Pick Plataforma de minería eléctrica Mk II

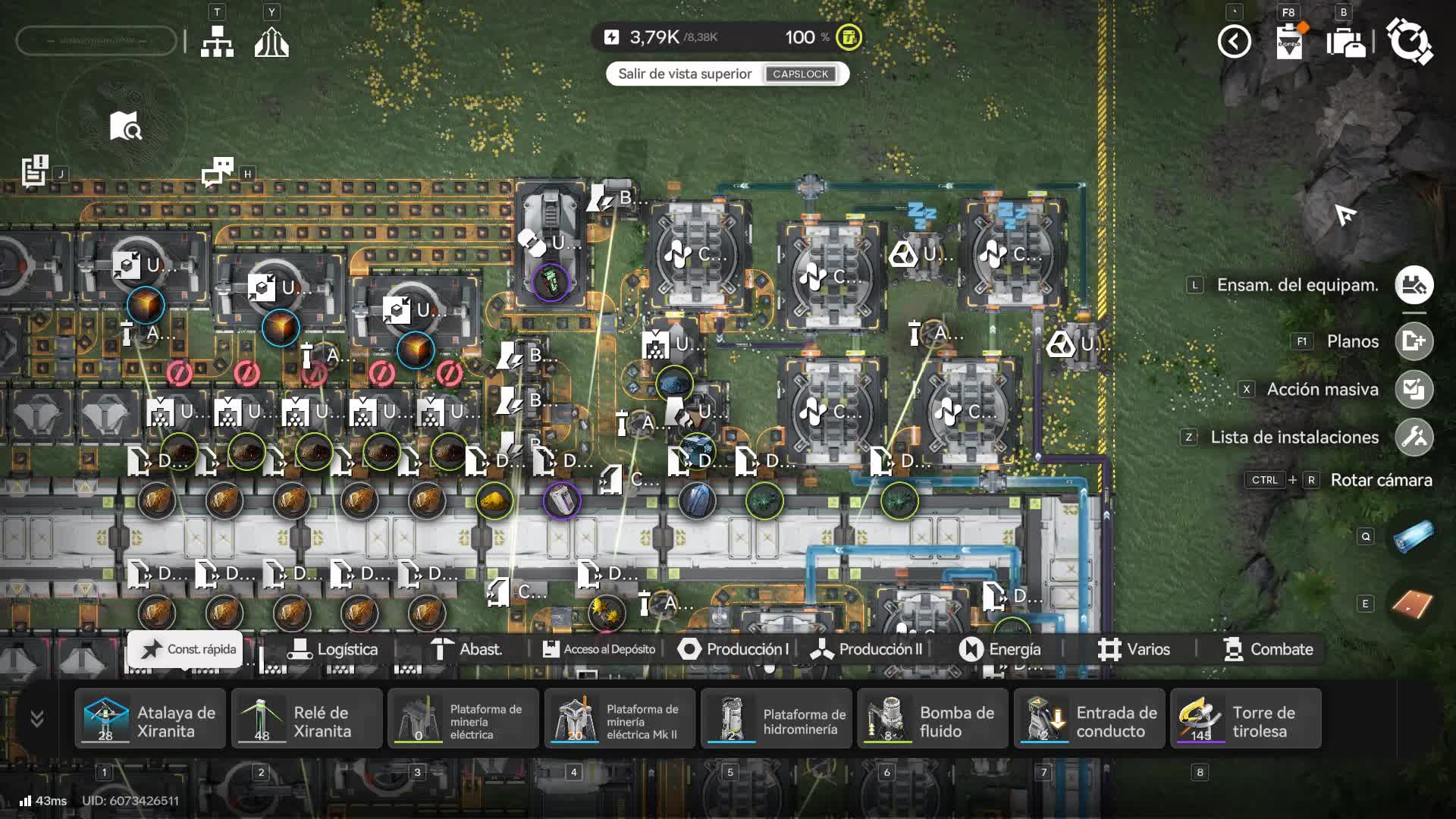click(620, 719)
